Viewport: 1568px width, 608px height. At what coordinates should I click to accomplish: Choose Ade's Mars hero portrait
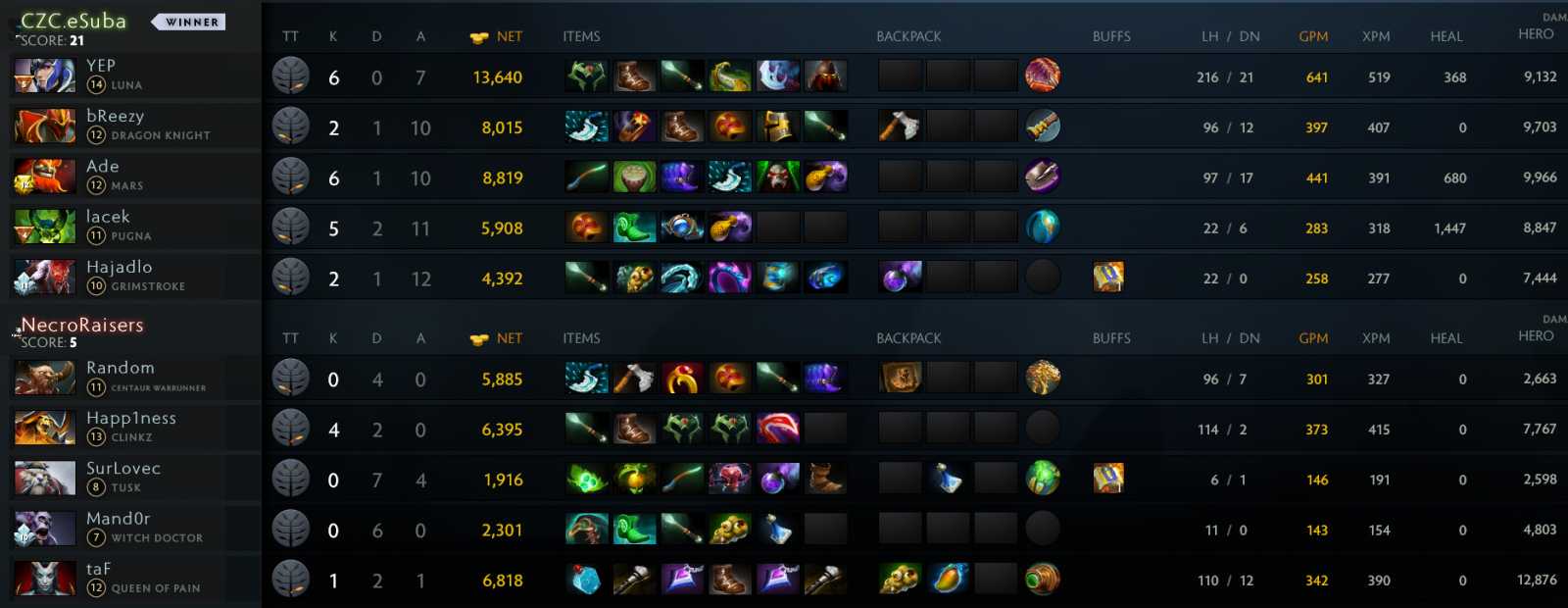(x=44, y=177)
